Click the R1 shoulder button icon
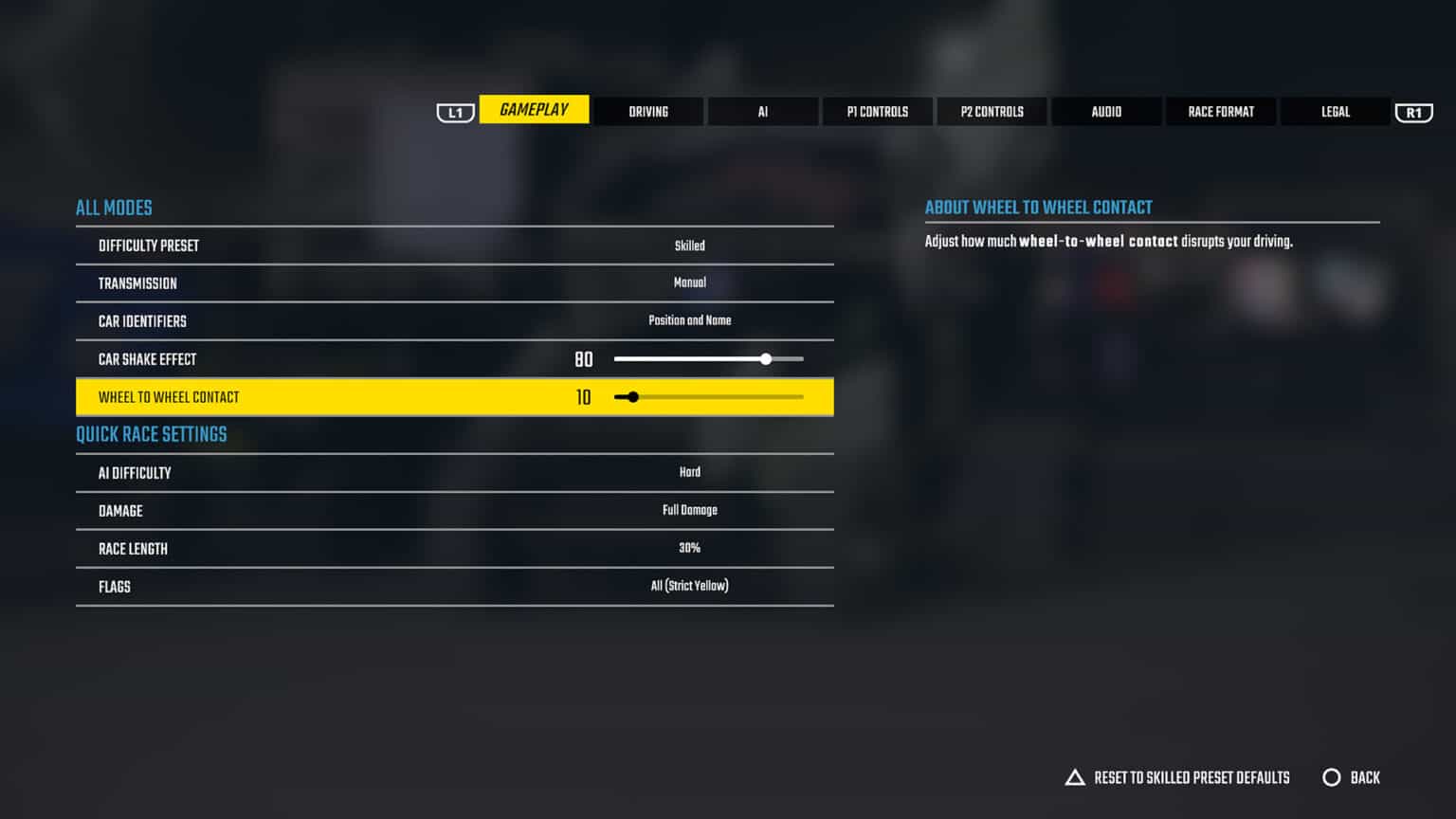1456x819 pixels. tap(1413, 112)
